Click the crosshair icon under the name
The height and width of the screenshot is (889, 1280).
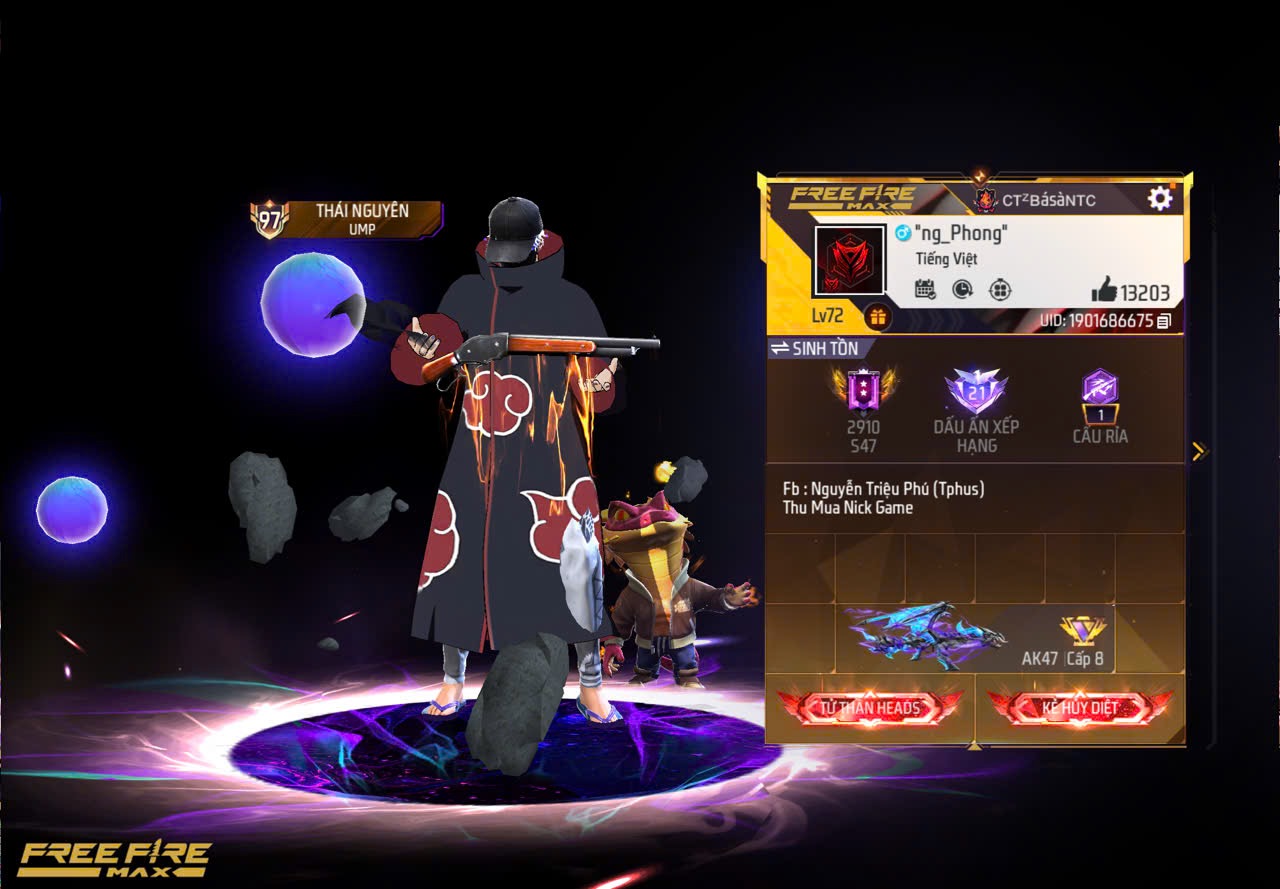(999, 290)
